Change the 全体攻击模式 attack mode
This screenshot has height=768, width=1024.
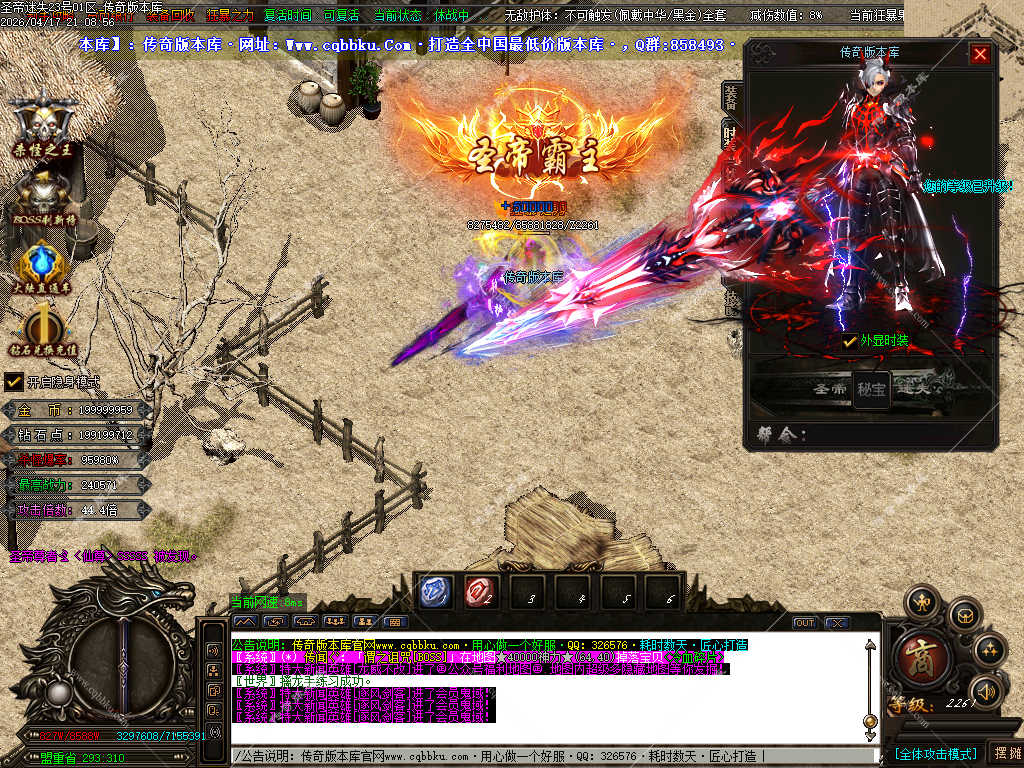[934, 753]
